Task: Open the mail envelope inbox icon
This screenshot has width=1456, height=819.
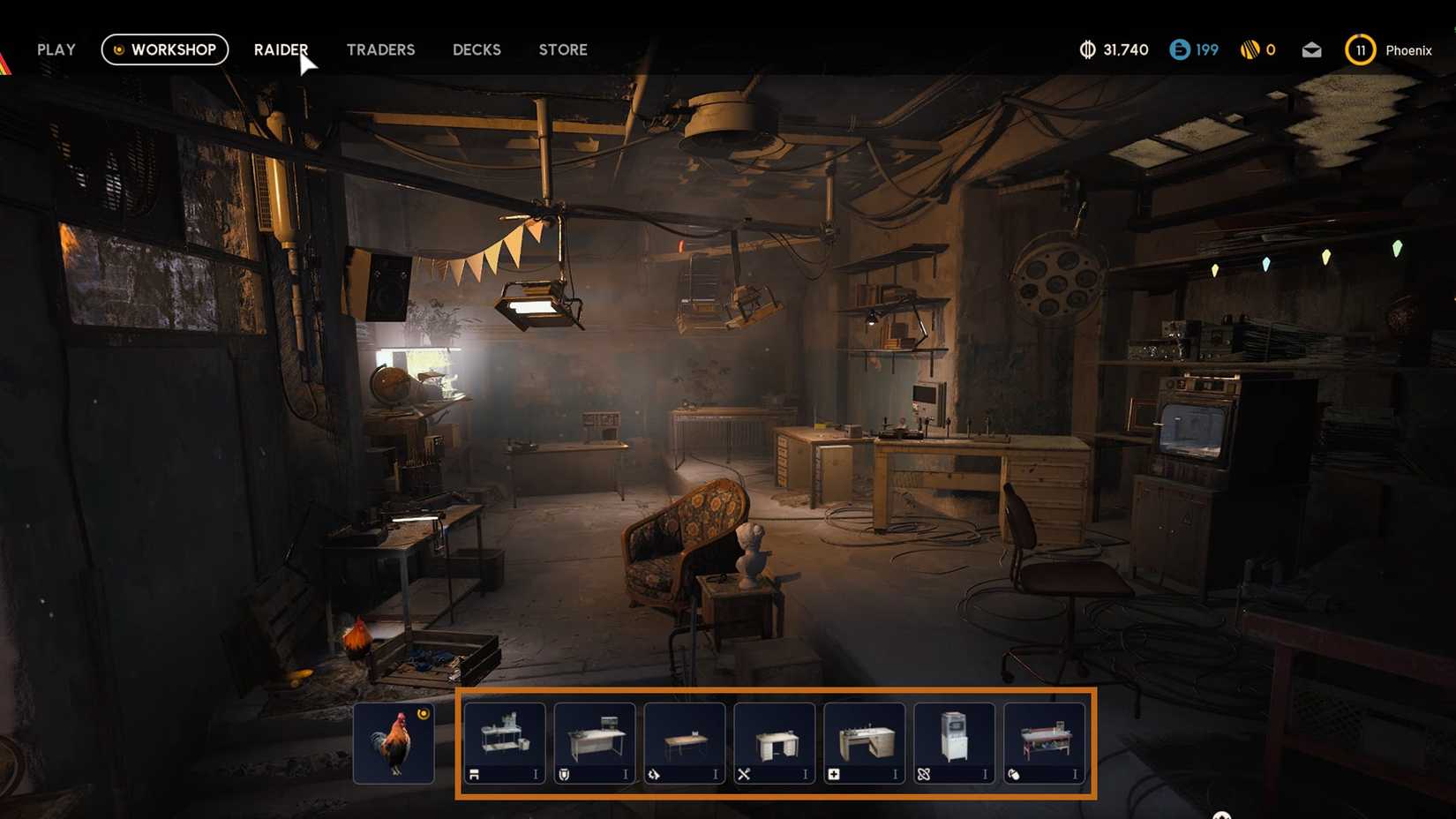Action: coord(1310,50)
